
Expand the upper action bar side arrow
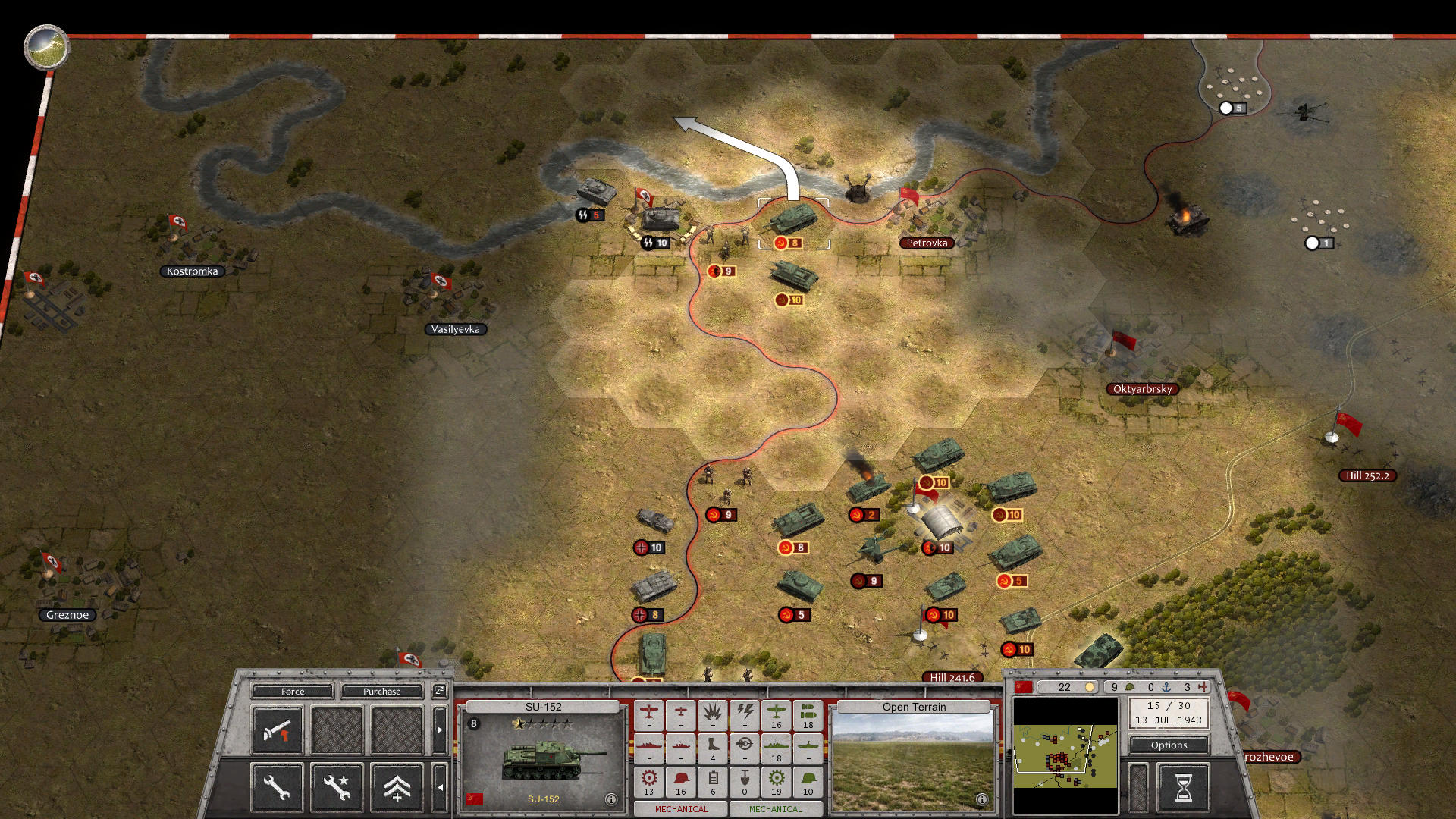(439, 730)
